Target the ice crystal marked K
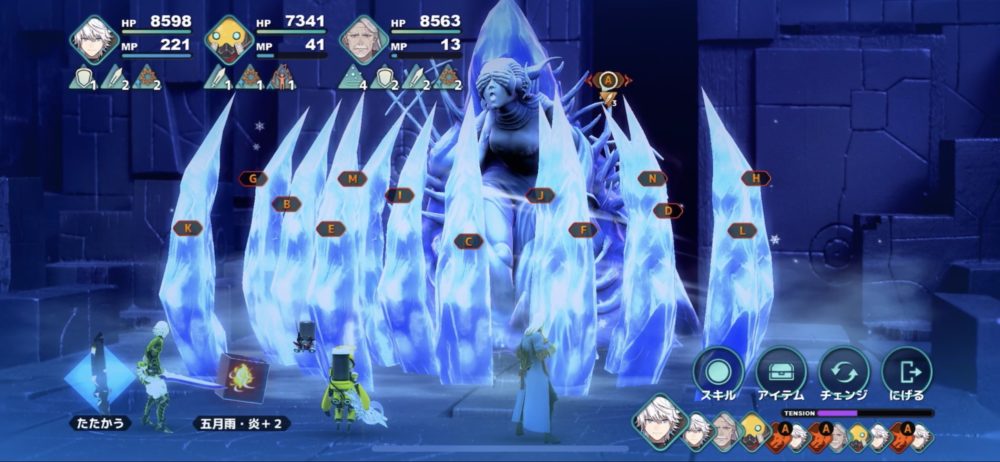The image size is (1000, 462). [187, 228]
